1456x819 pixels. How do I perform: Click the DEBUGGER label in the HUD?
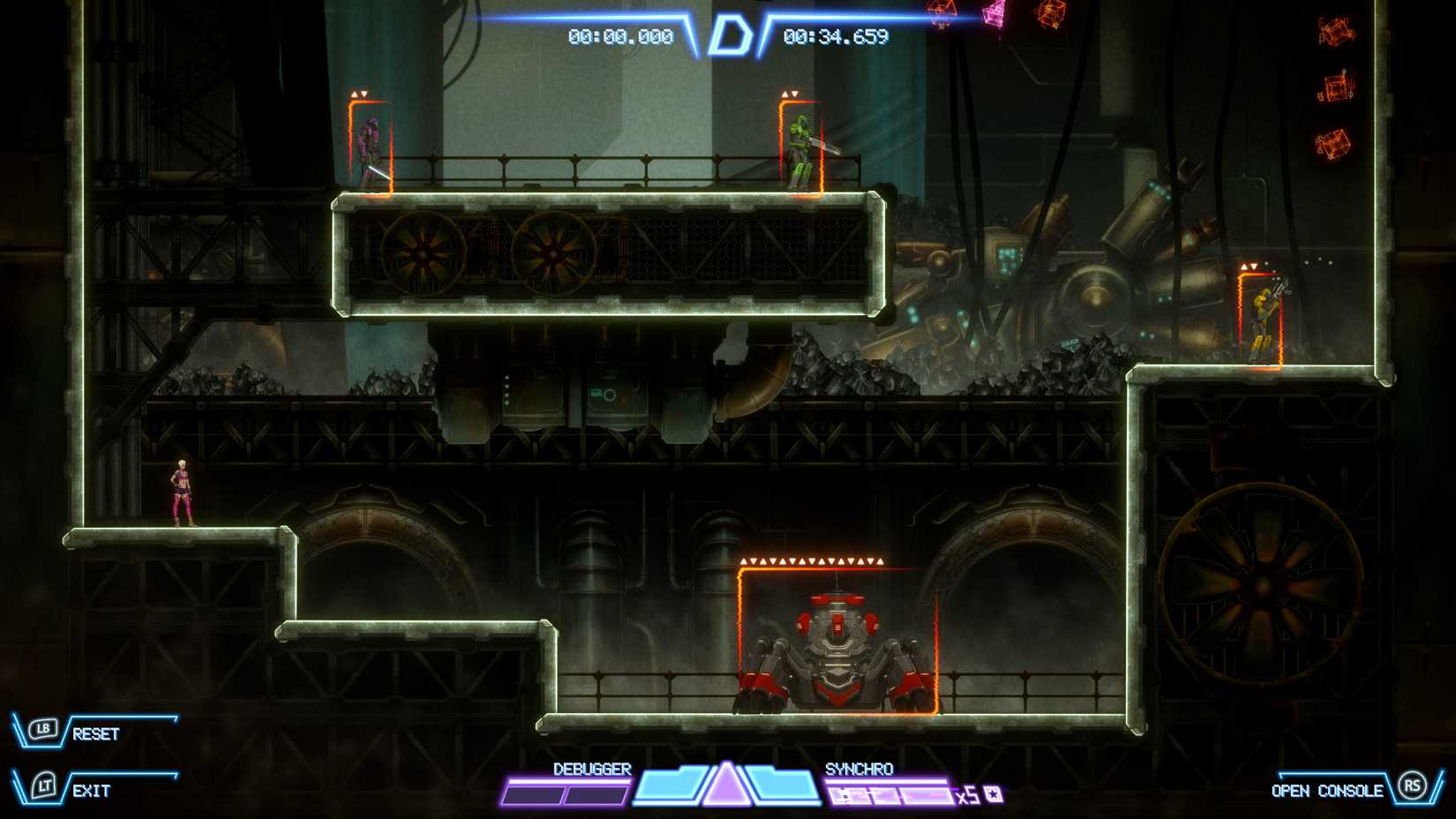[591, 769]
